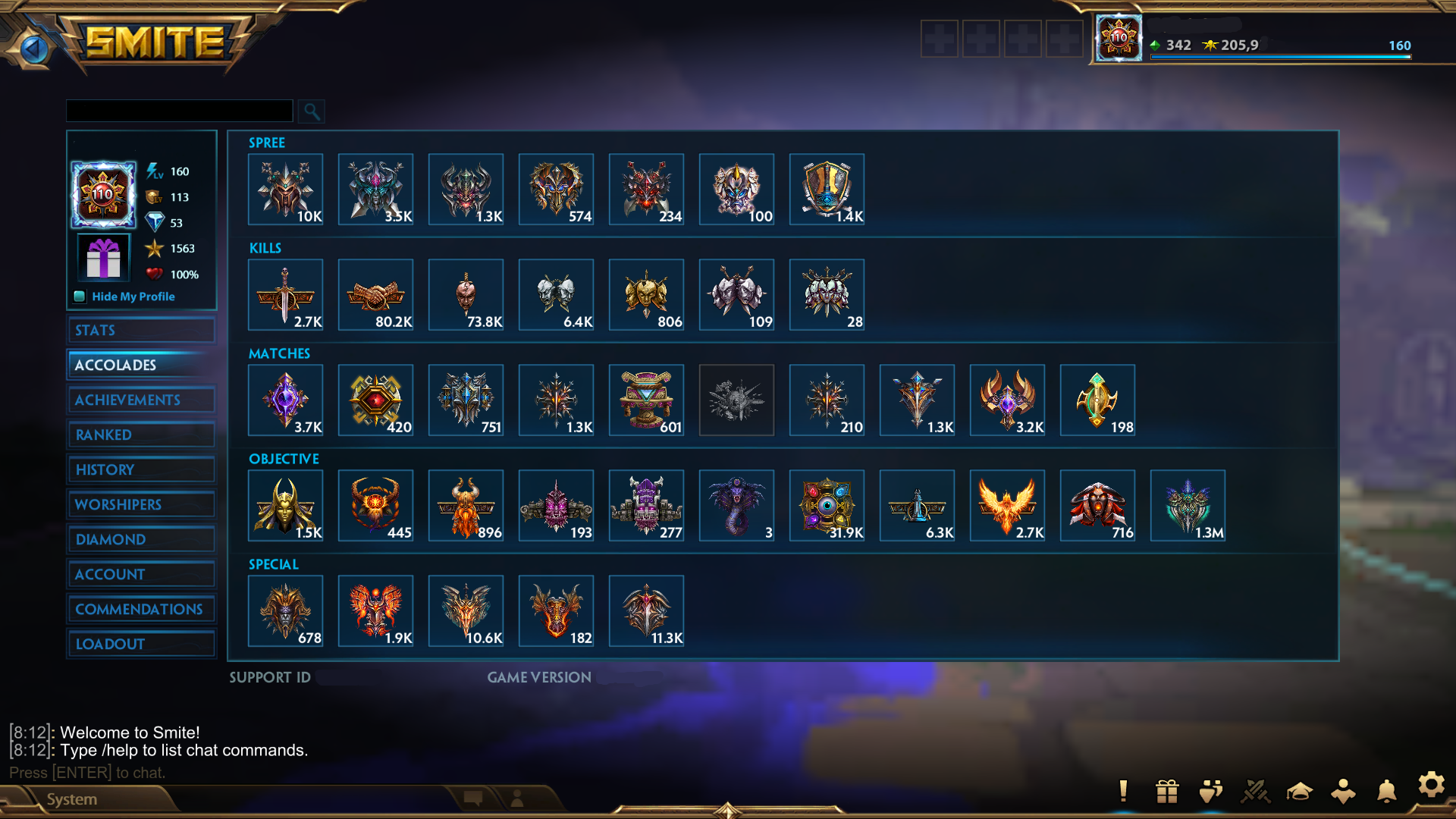Click the search magnifier icon
The image size is (1456, 819).
pyautogui.click(x=312, y=111)
